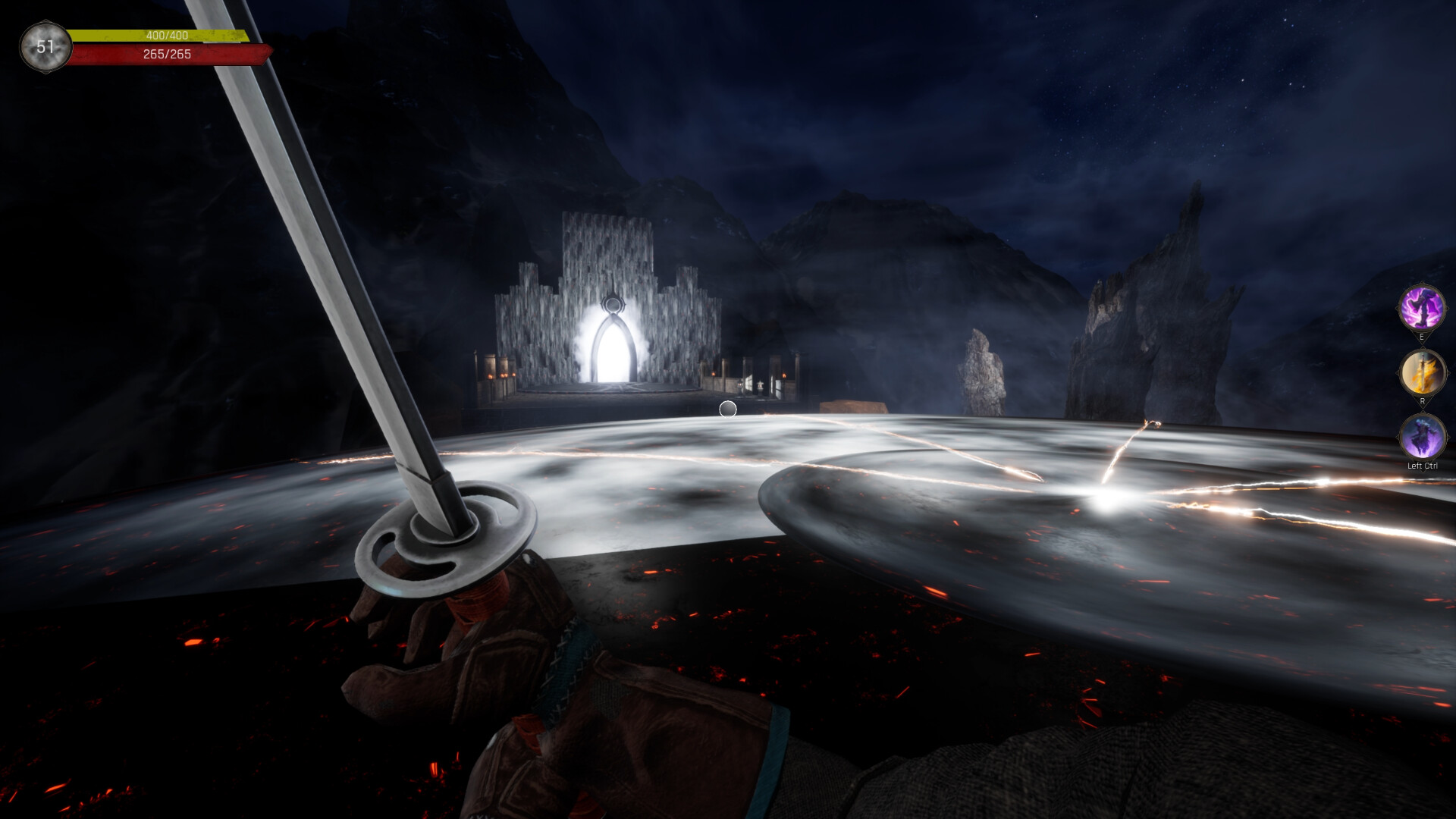Click the diamond marker between R and Left Ctrl abilities
This screenshot has width=1456, height=819.
(1422, 409)
